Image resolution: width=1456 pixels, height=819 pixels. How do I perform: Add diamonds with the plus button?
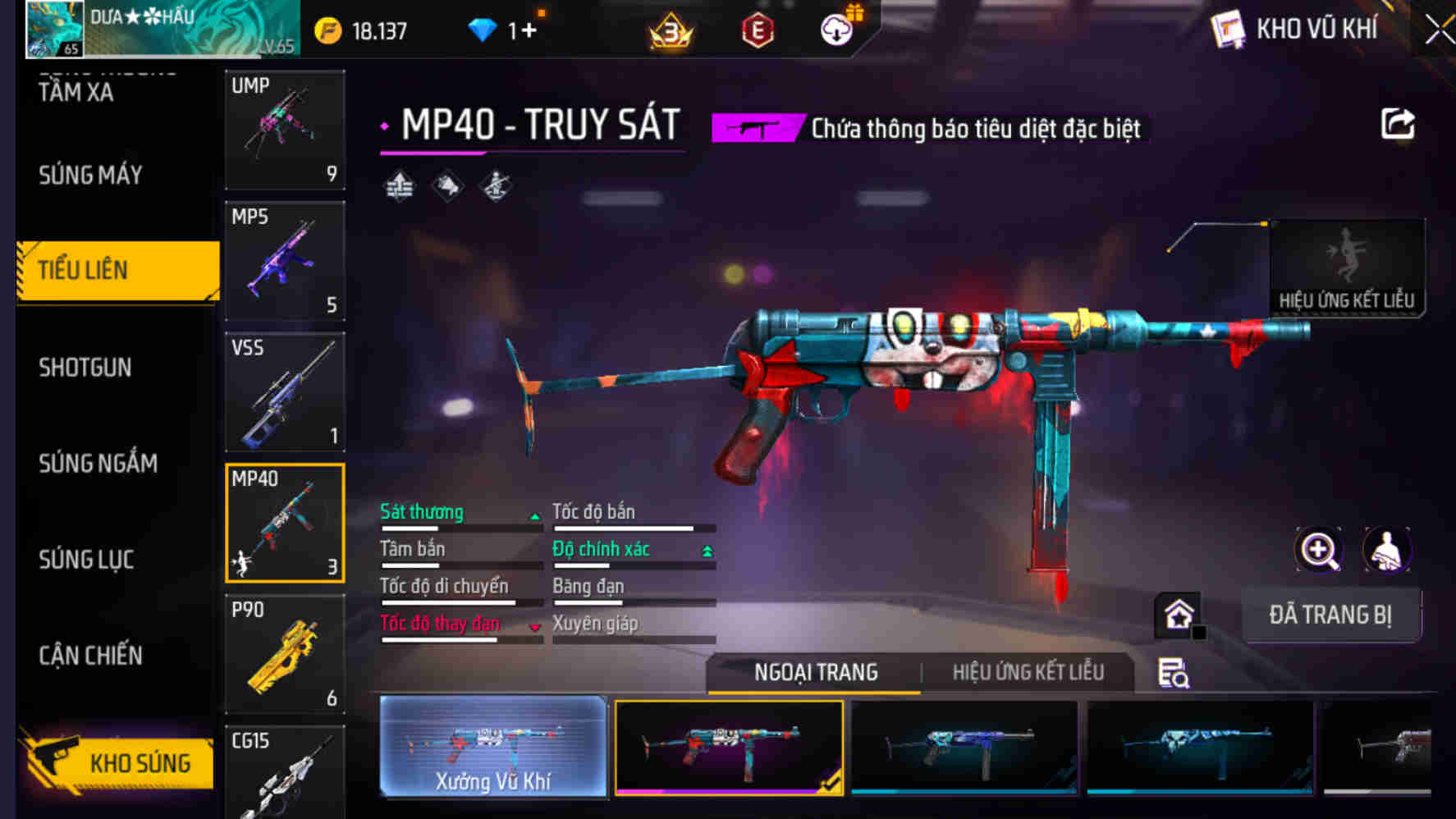point(528,31)
